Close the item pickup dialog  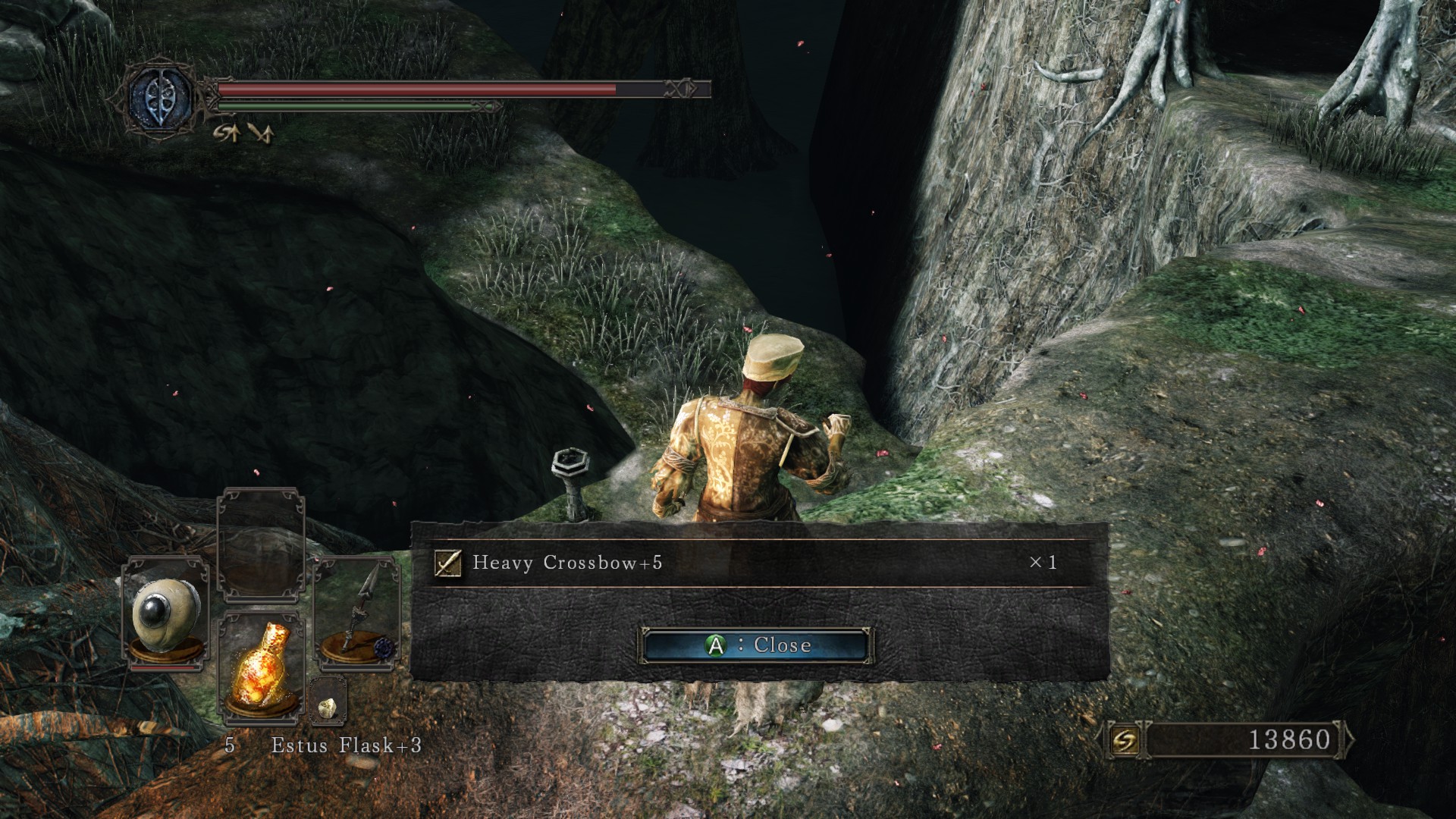[755, 645]
